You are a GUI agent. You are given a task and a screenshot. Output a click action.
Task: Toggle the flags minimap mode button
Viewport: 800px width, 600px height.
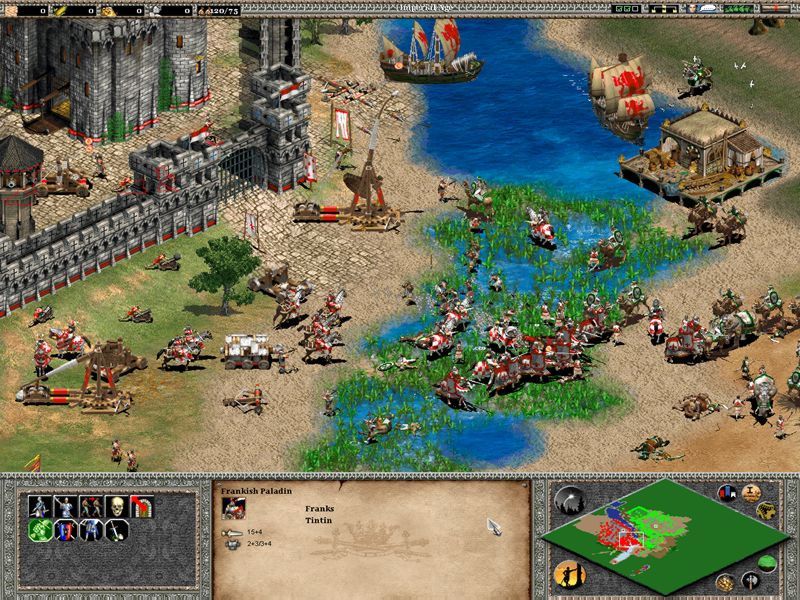[726, 494]
